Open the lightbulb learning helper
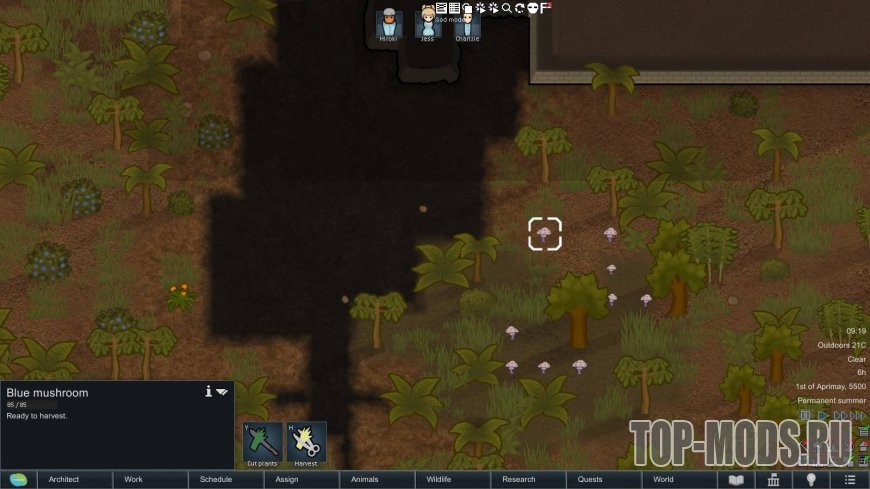The height and width of the screenshot is (489, 870). click(x=811, y=480)
